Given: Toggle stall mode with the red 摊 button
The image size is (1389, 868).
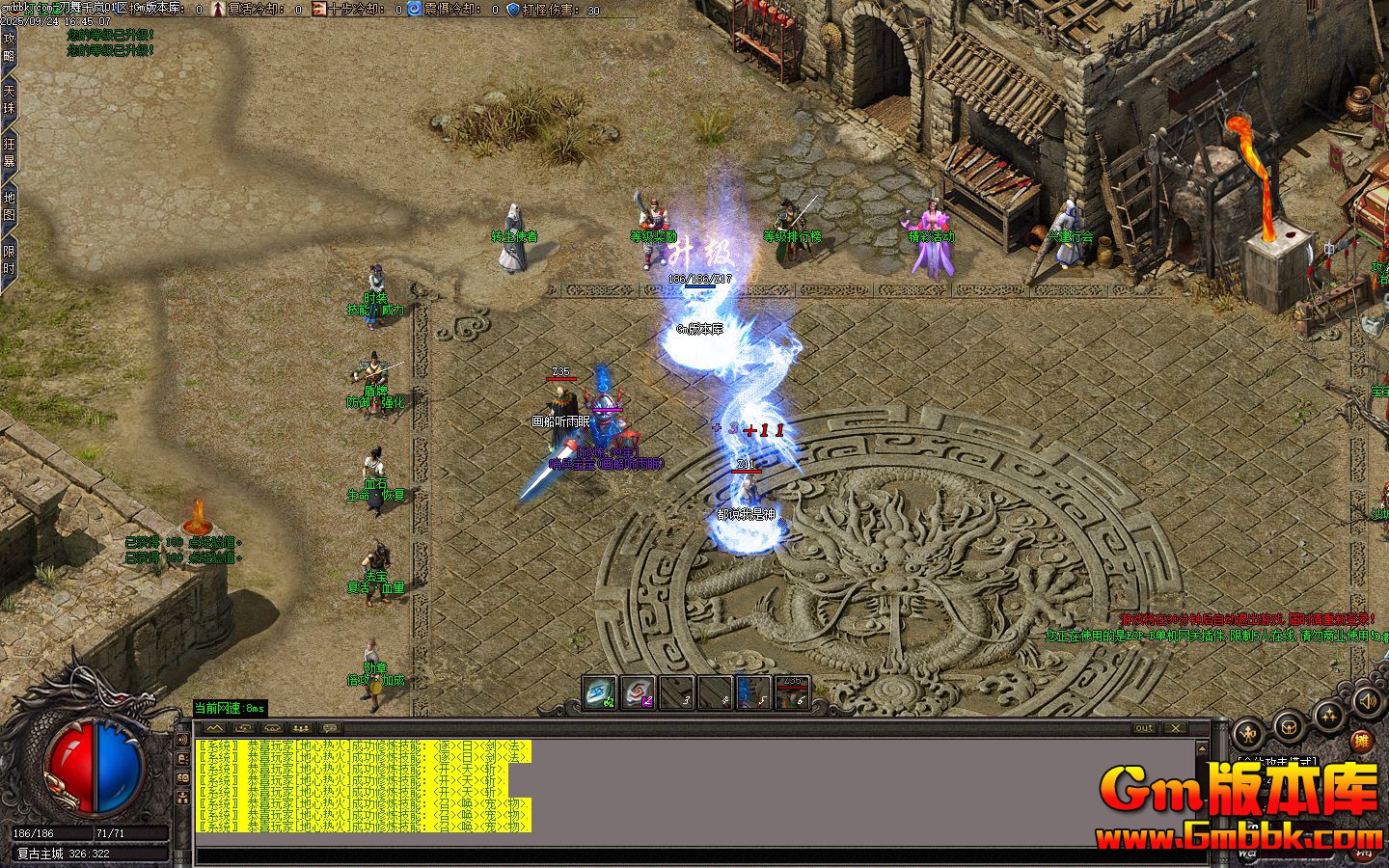Looking at the screenshot, I should 1361,740.
